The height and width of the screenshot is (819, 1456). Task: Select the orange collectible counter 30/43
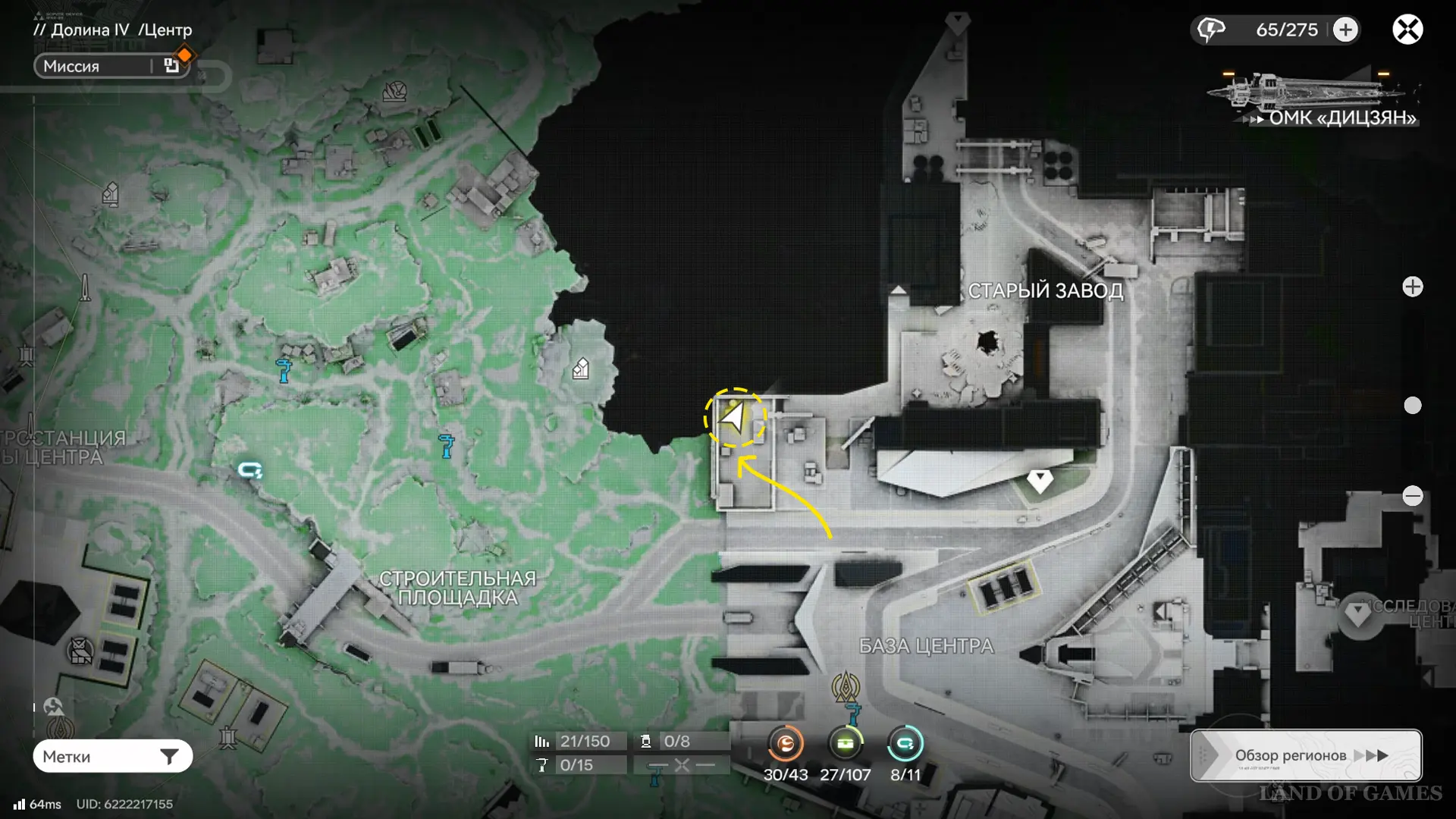(785, 744)
